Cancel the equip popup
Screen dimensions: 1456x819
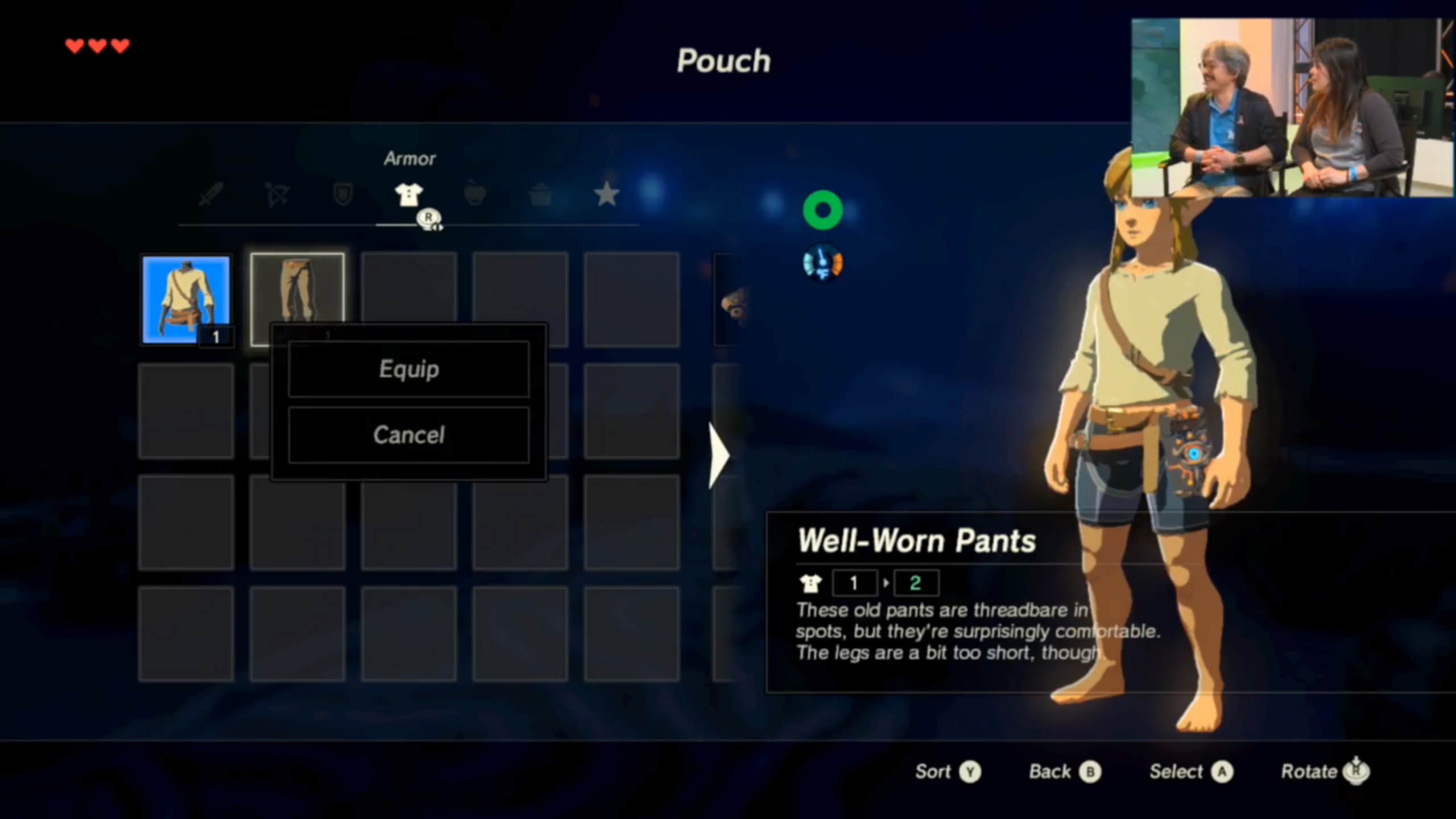click(408, 435)
